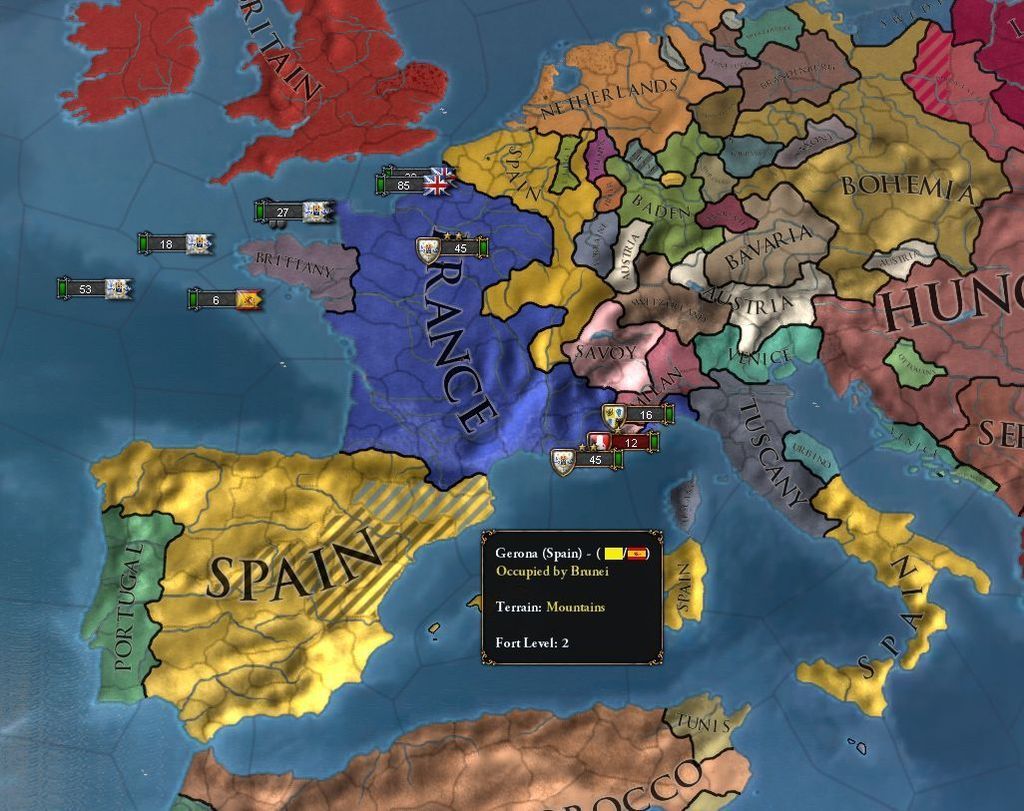This screenshot has height=811, width=1024.
Task: Select the fleet marker showing 18 ships
Action: coord(176,244)
